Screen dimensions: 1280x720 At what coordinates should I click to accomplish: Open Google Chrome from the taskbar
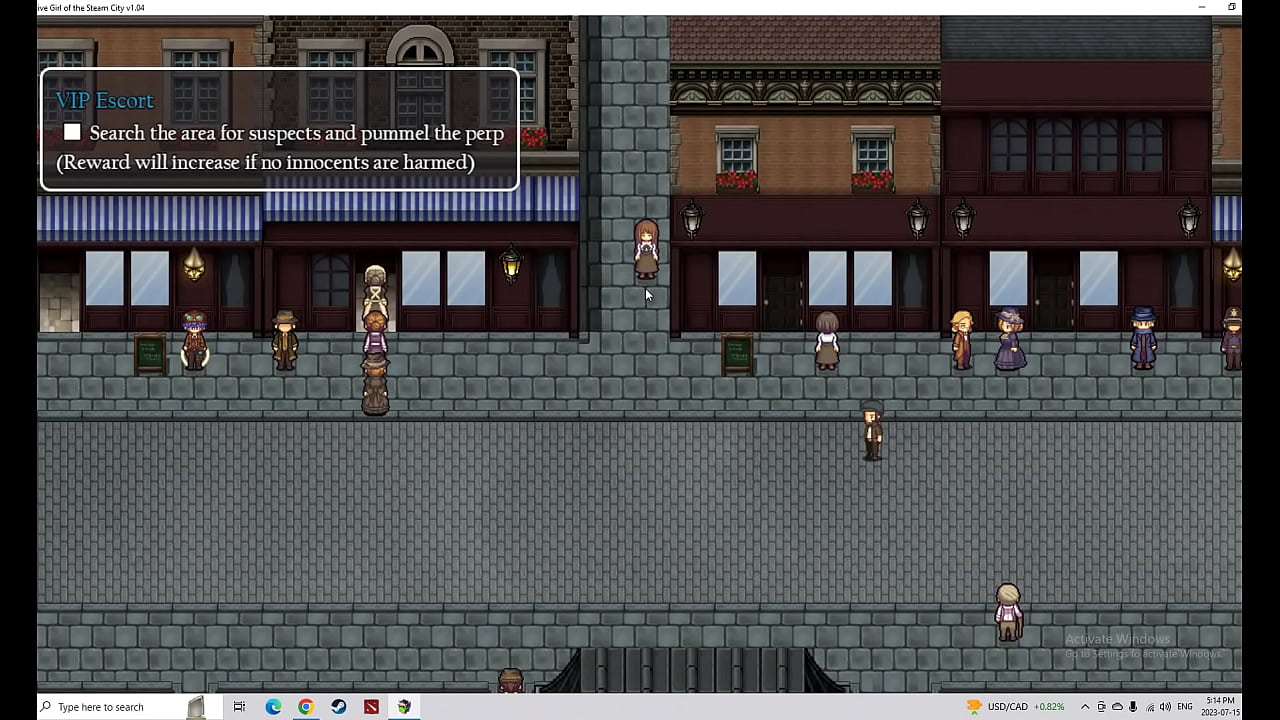[306, 707]
